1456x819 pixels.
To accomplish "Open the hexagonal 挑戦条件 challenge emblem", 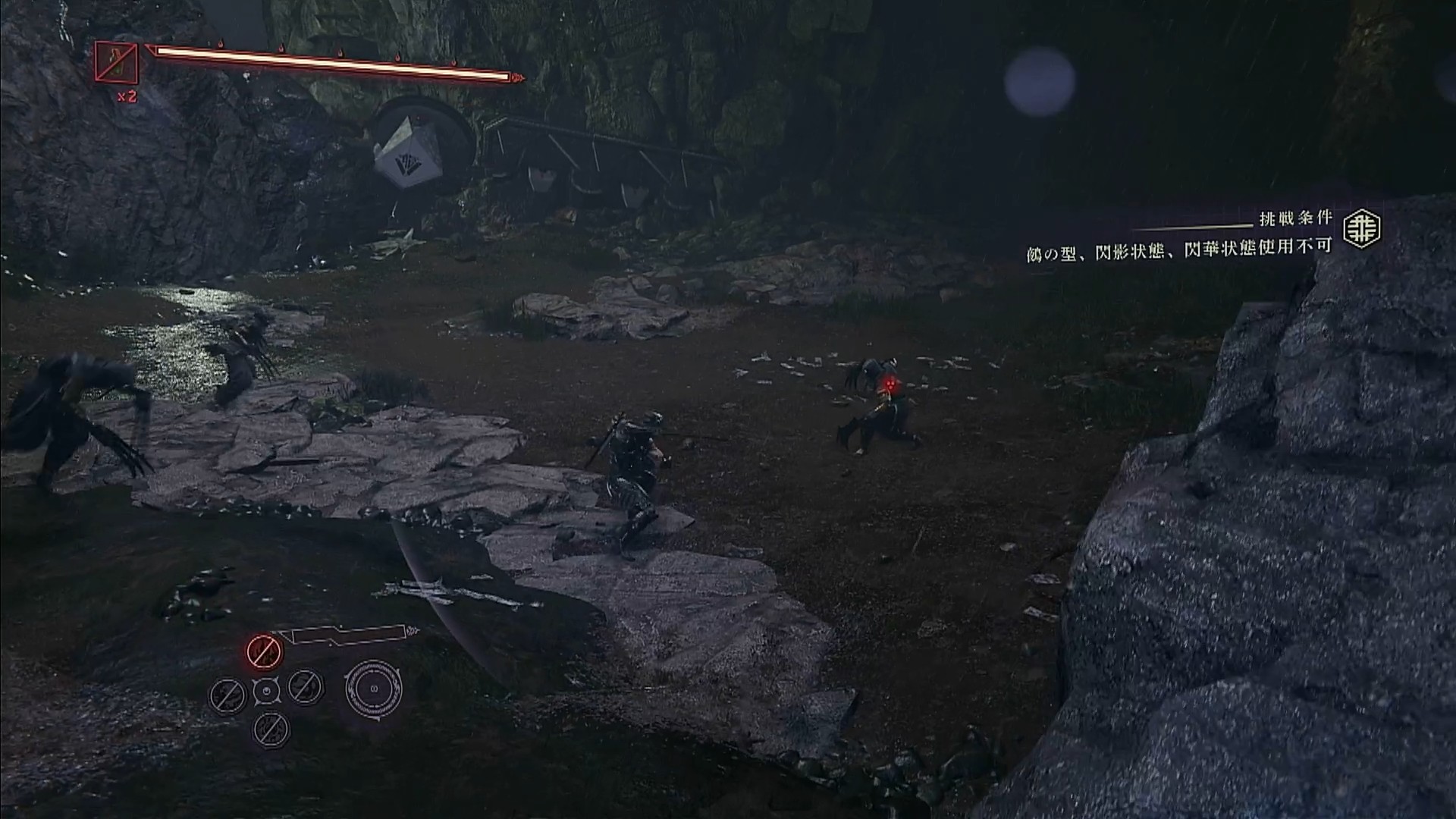I will pos(1361,229).
